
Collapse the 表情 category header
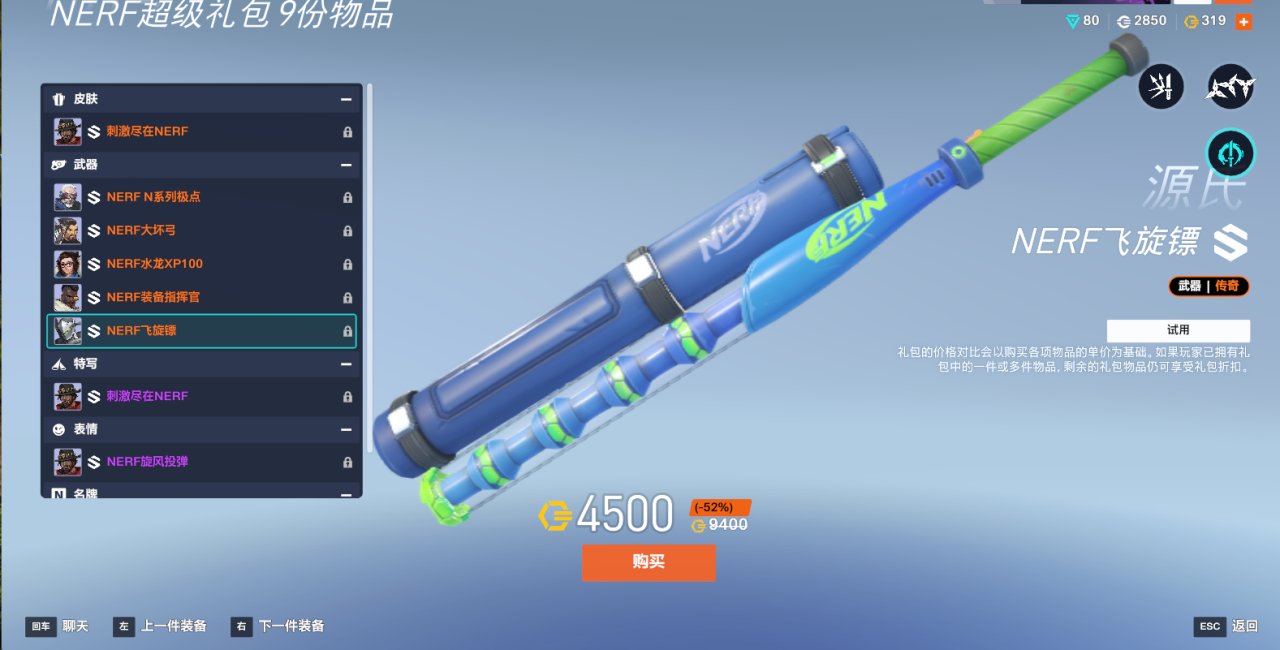tap(346, 430)
